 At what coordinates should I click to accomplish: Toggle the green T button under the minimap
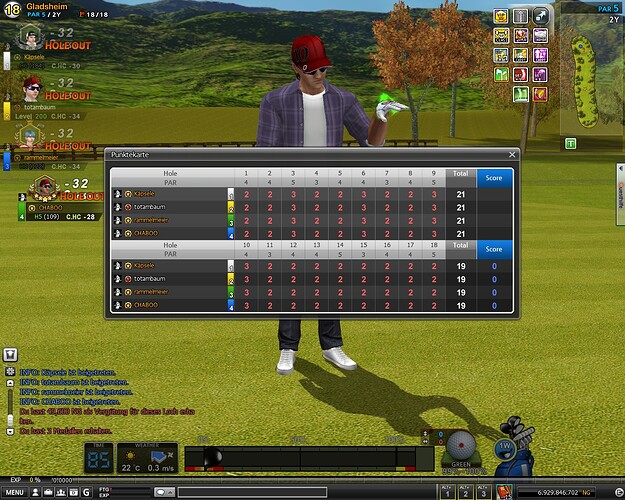point(571,144)
